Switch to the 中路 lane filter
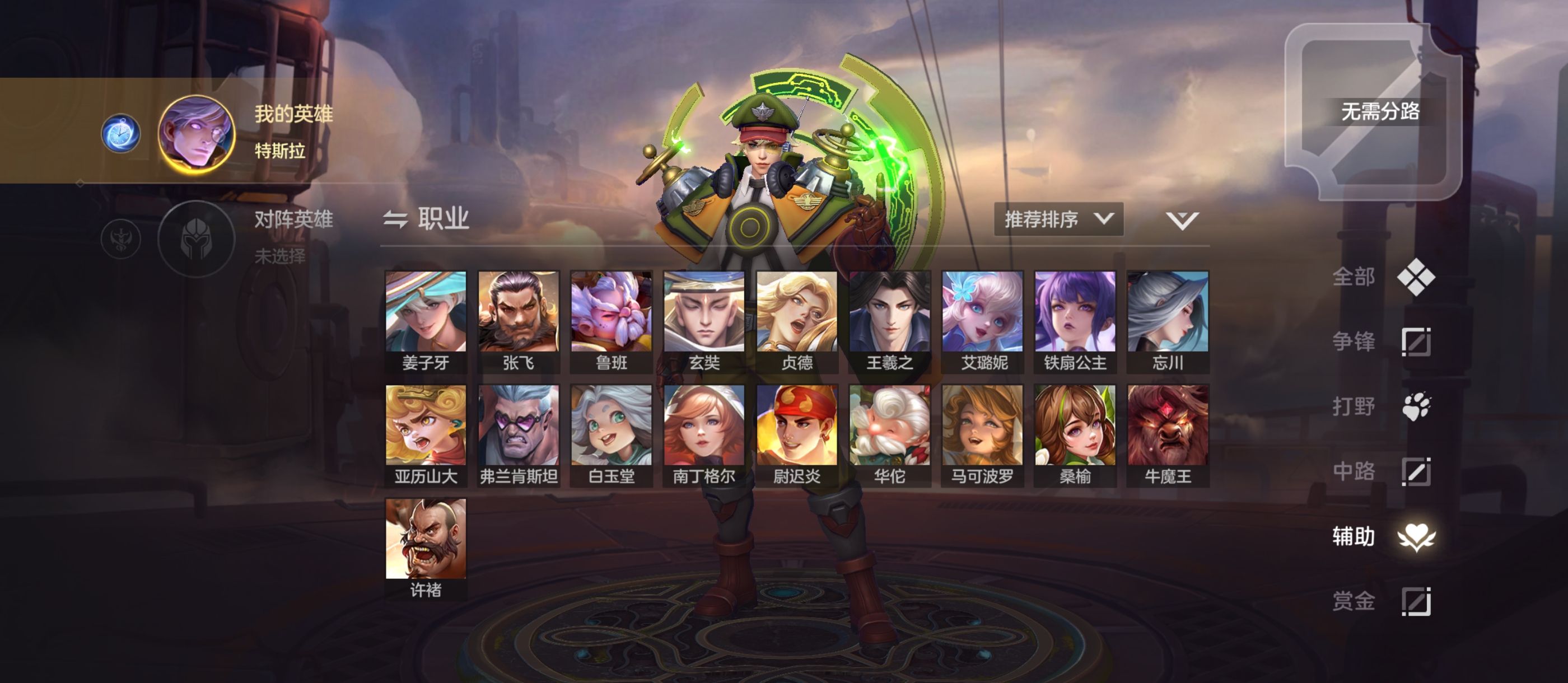 tap(1382, 472)
